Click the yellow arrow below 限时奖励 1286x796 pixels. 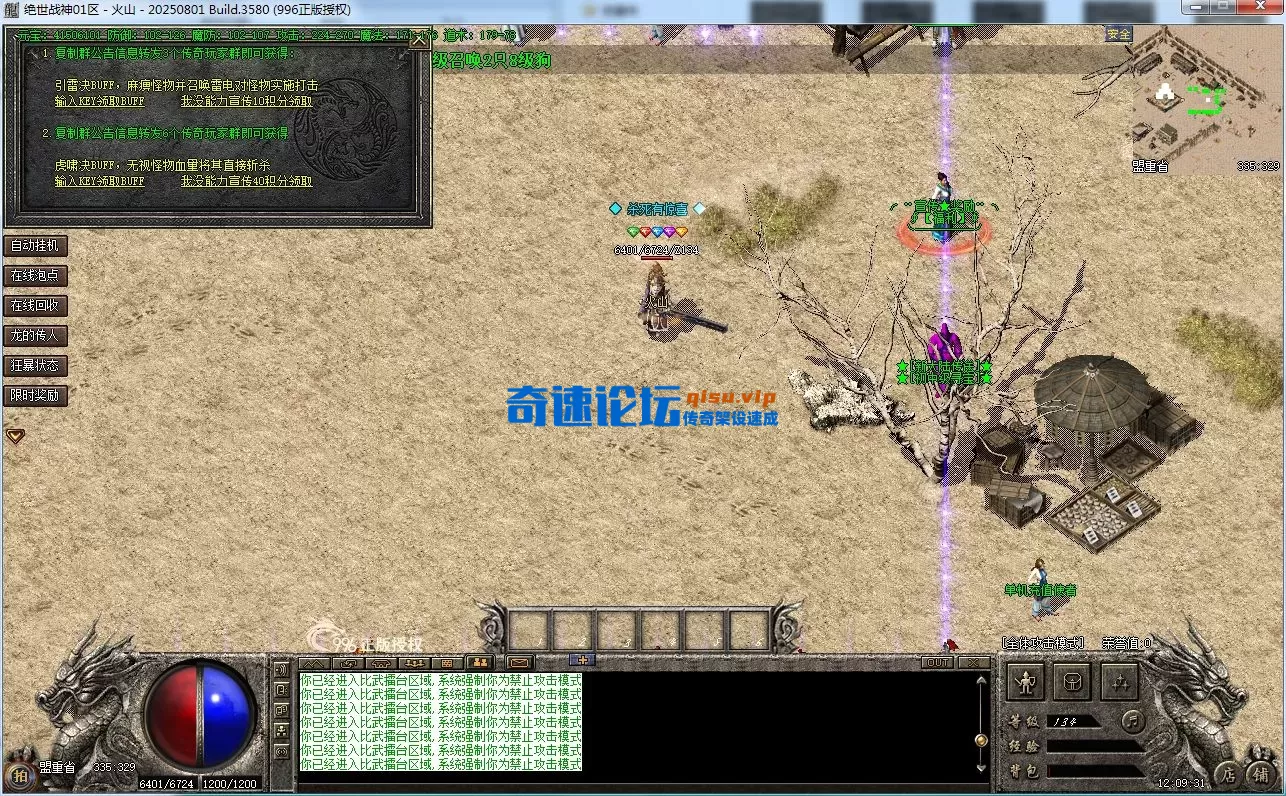[x=15, y=435]
